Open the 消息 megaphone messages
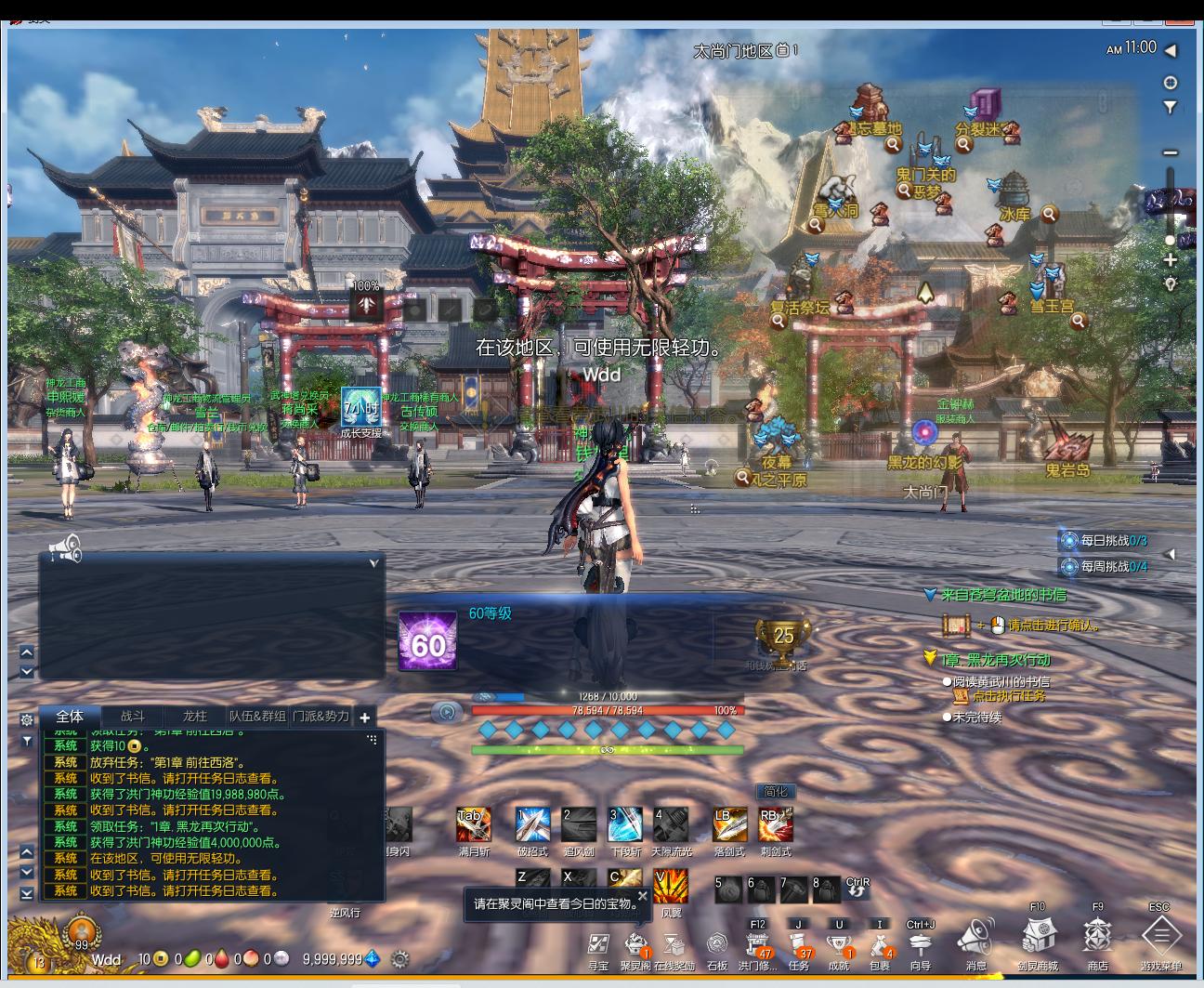The image size is (1204, 988). (975, 937)
